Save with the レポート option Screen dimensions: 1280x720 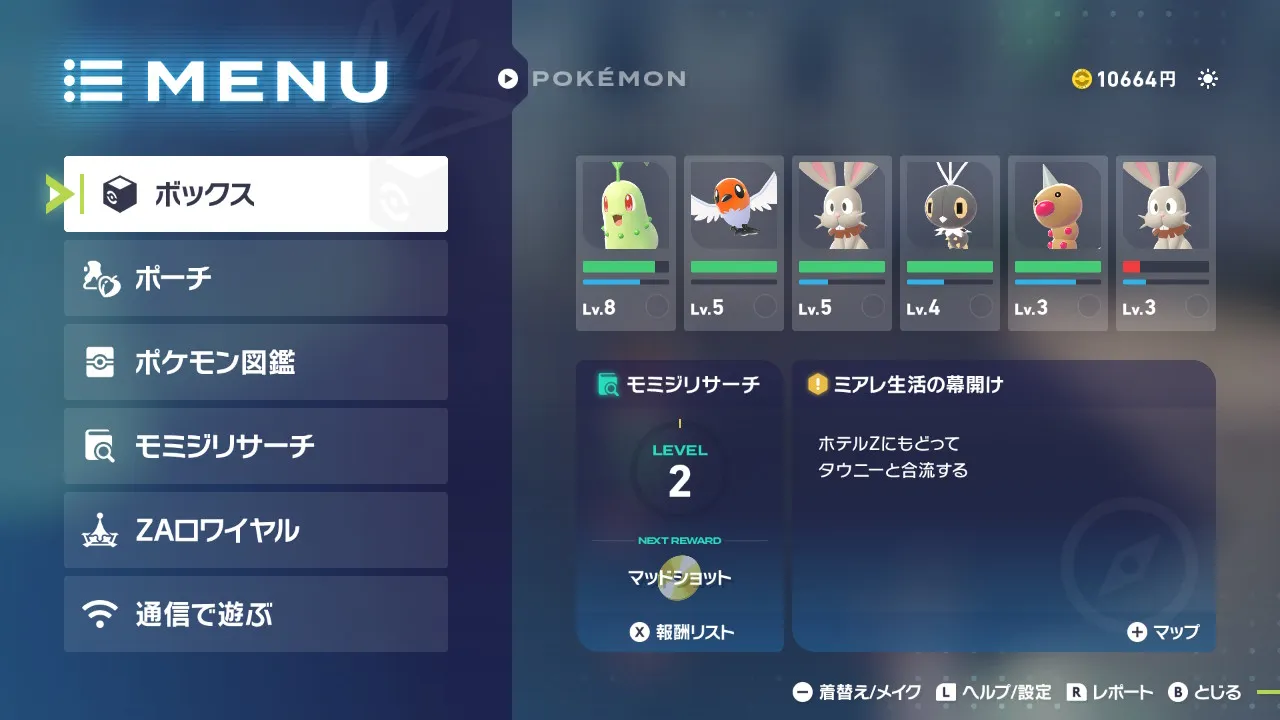(x=1111, y=692)
